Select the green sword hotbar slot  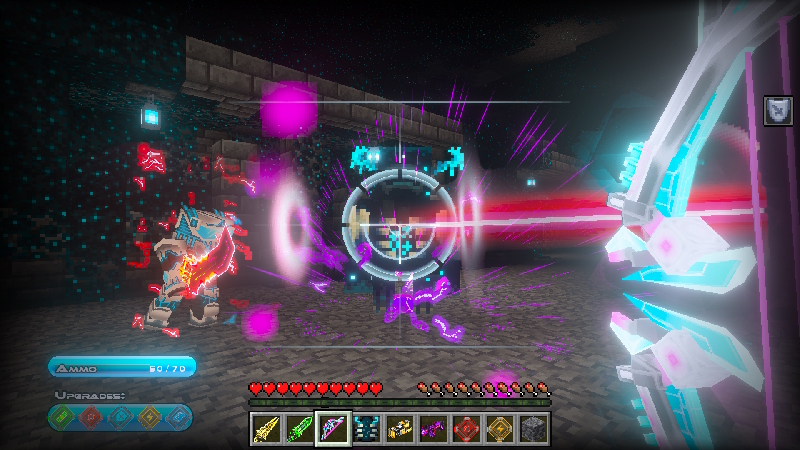pos(299,428)
